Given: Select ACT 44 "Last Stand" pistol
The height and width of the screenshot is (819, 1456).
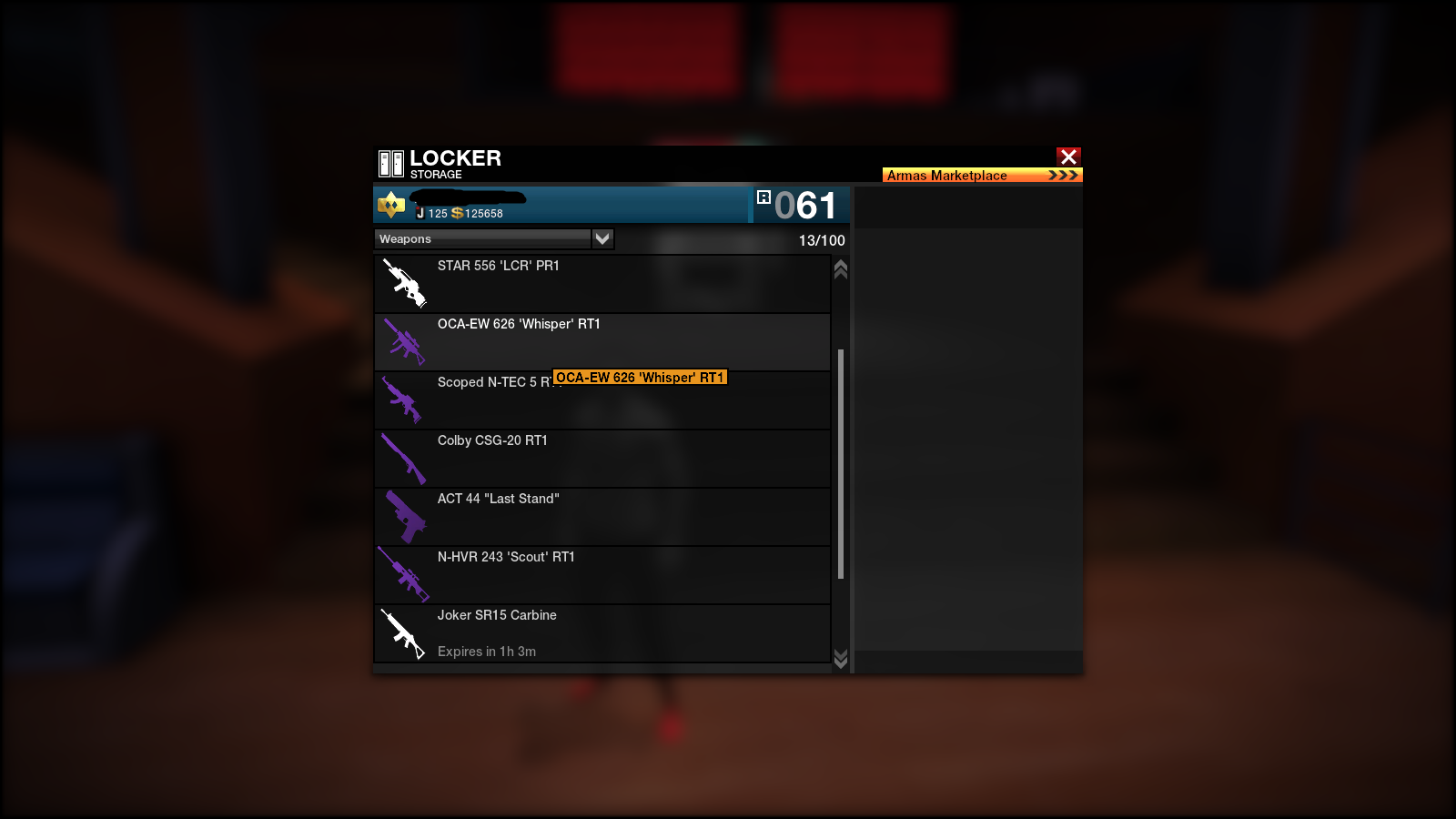Looking at the screenshot, I should [602, 517].
